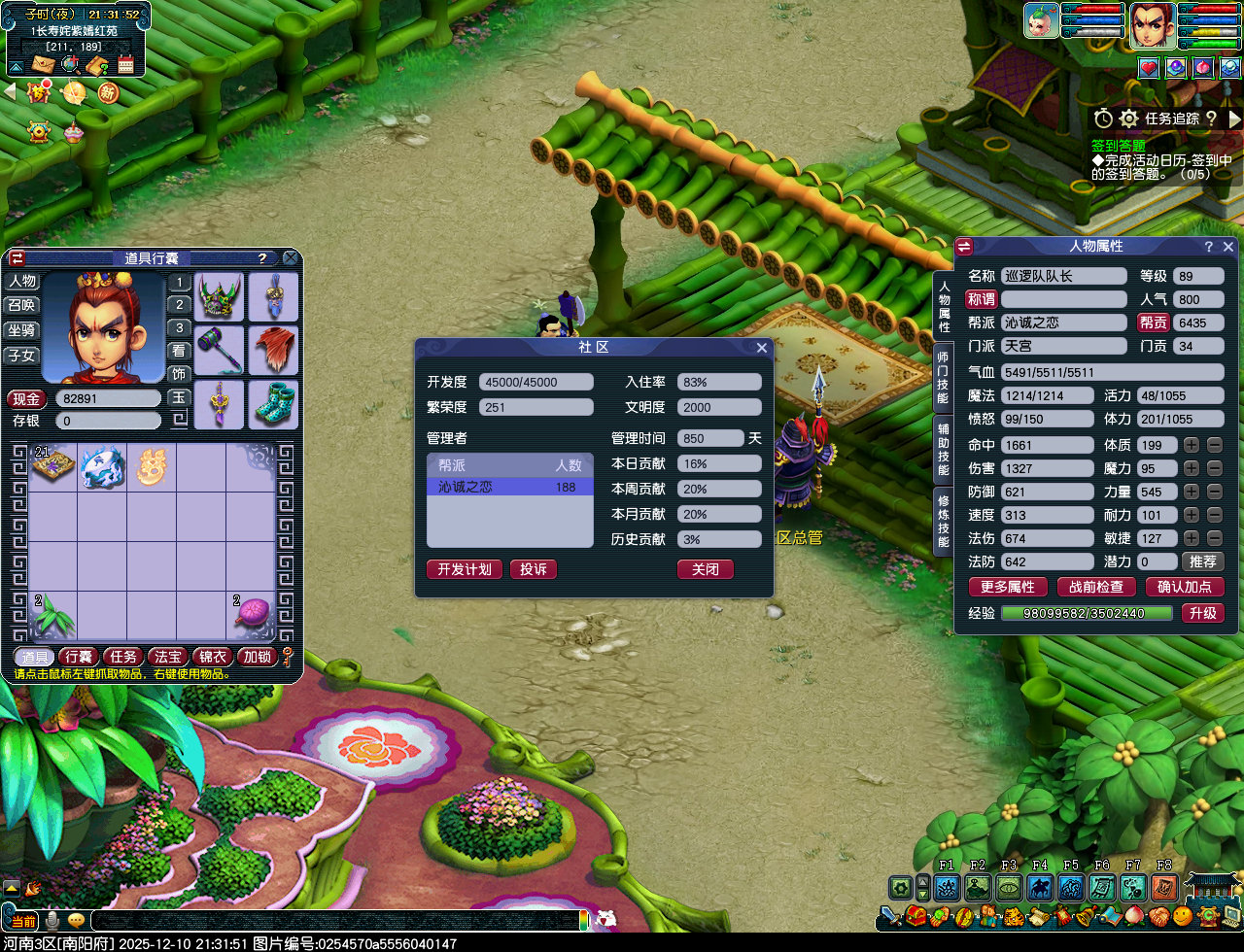Close the 道具行囊 inventory window
Image resolution: width=1244 pixels, height=952 pixels.
pos(291,258)
